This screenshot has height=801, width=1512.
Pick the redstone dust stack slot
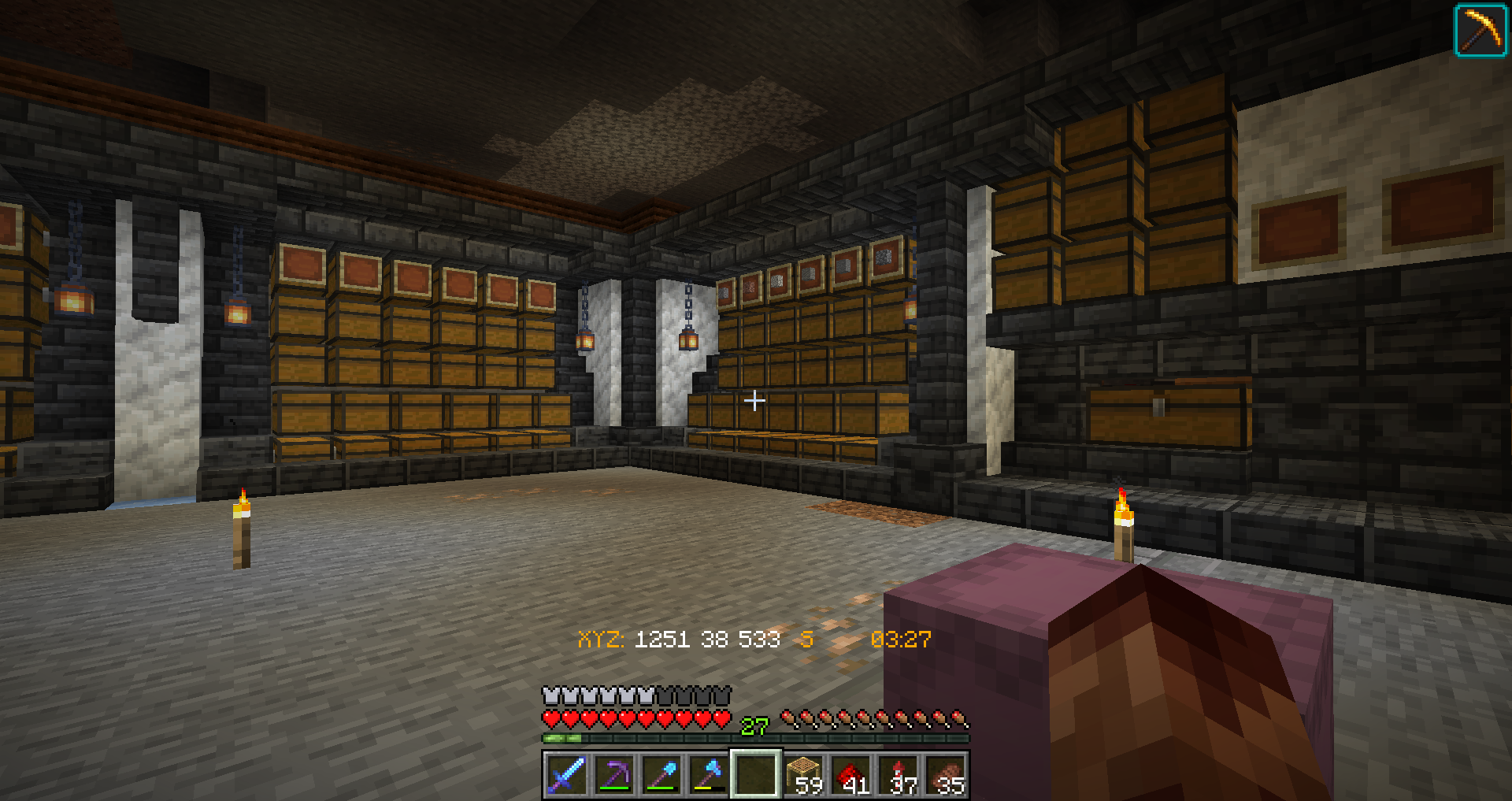(851, 774)
